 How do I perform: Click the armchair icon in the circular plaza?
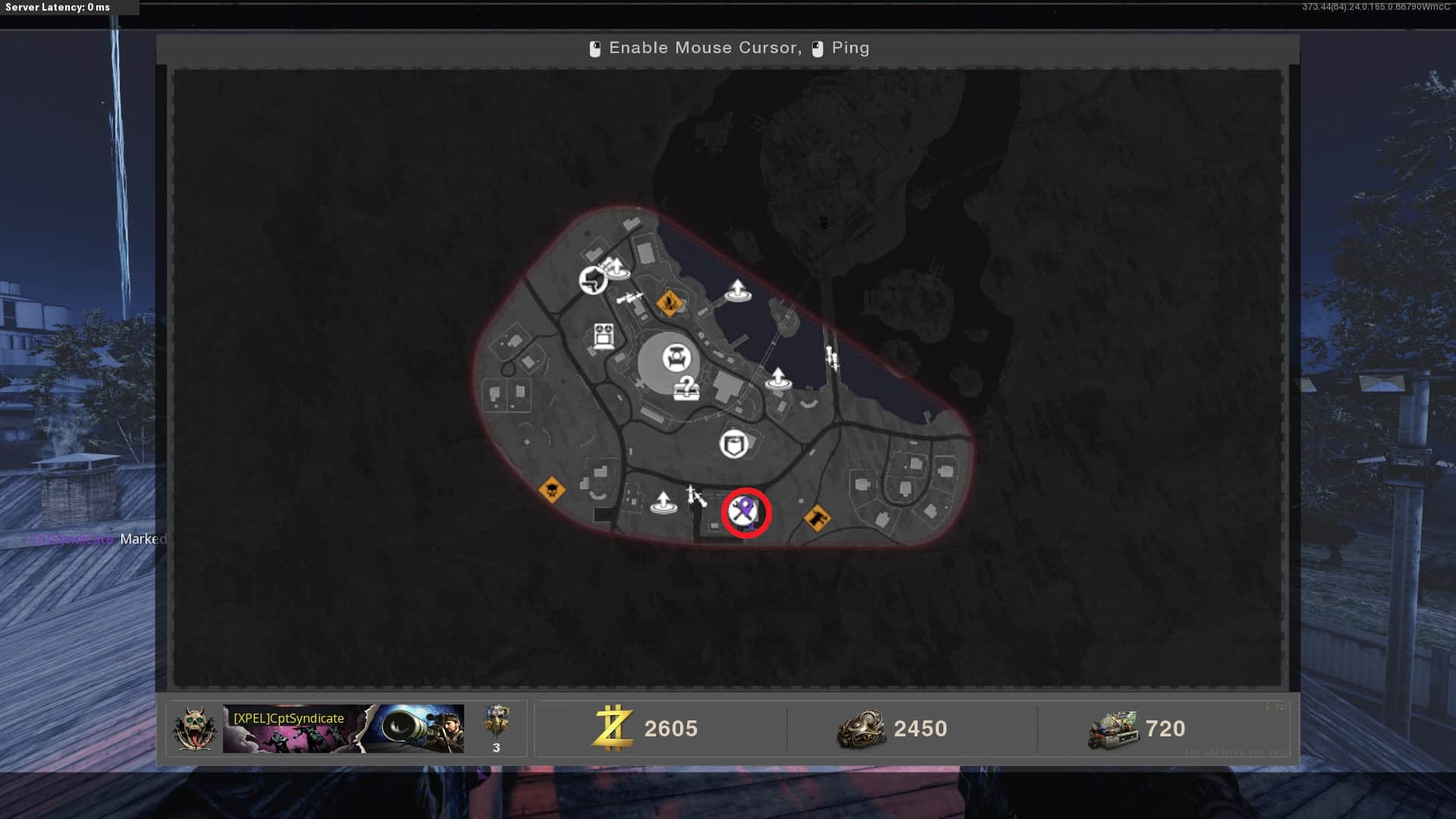coord(676,357)
